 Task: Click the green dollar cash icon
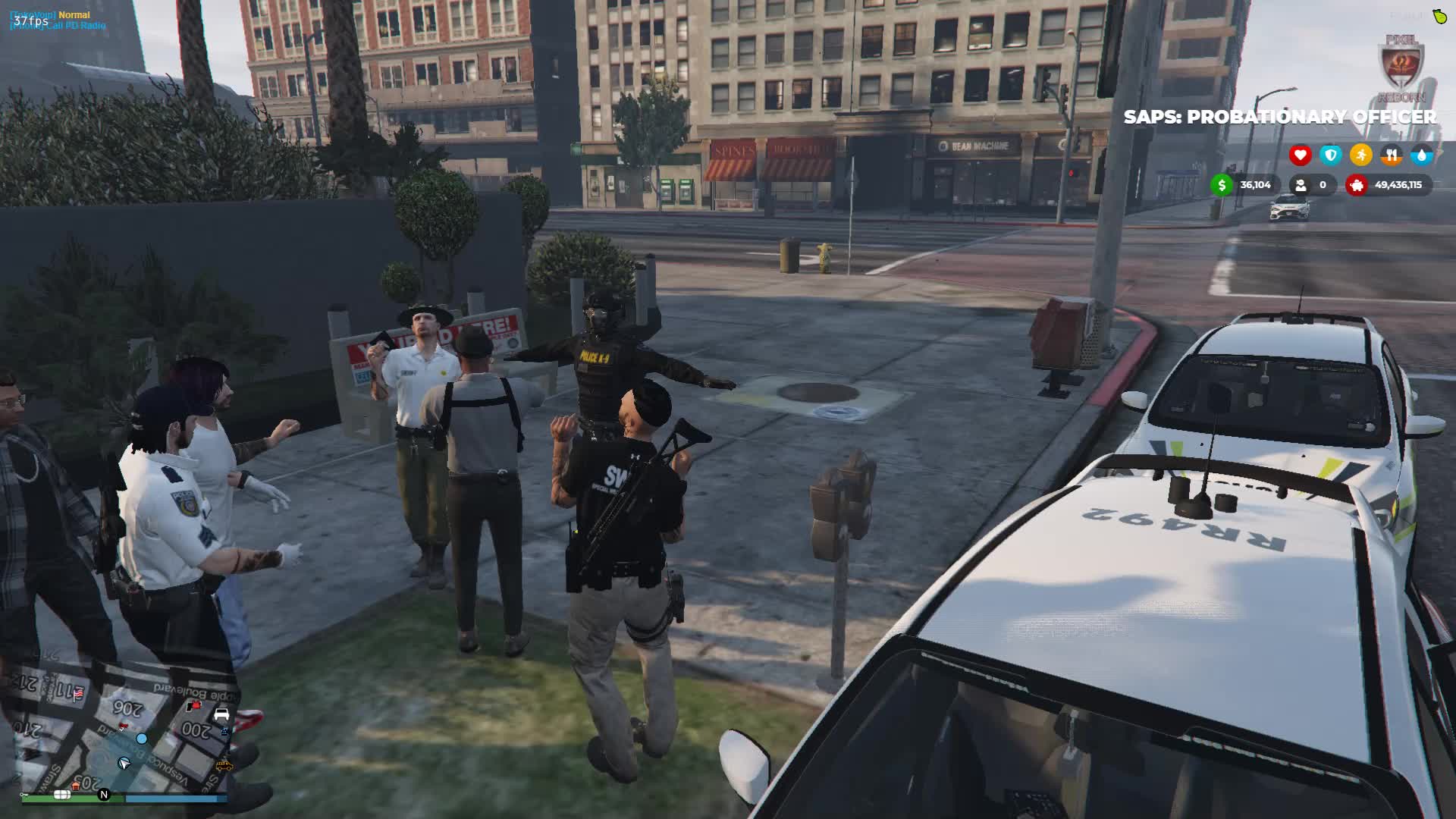click(x=1222, y=185)
